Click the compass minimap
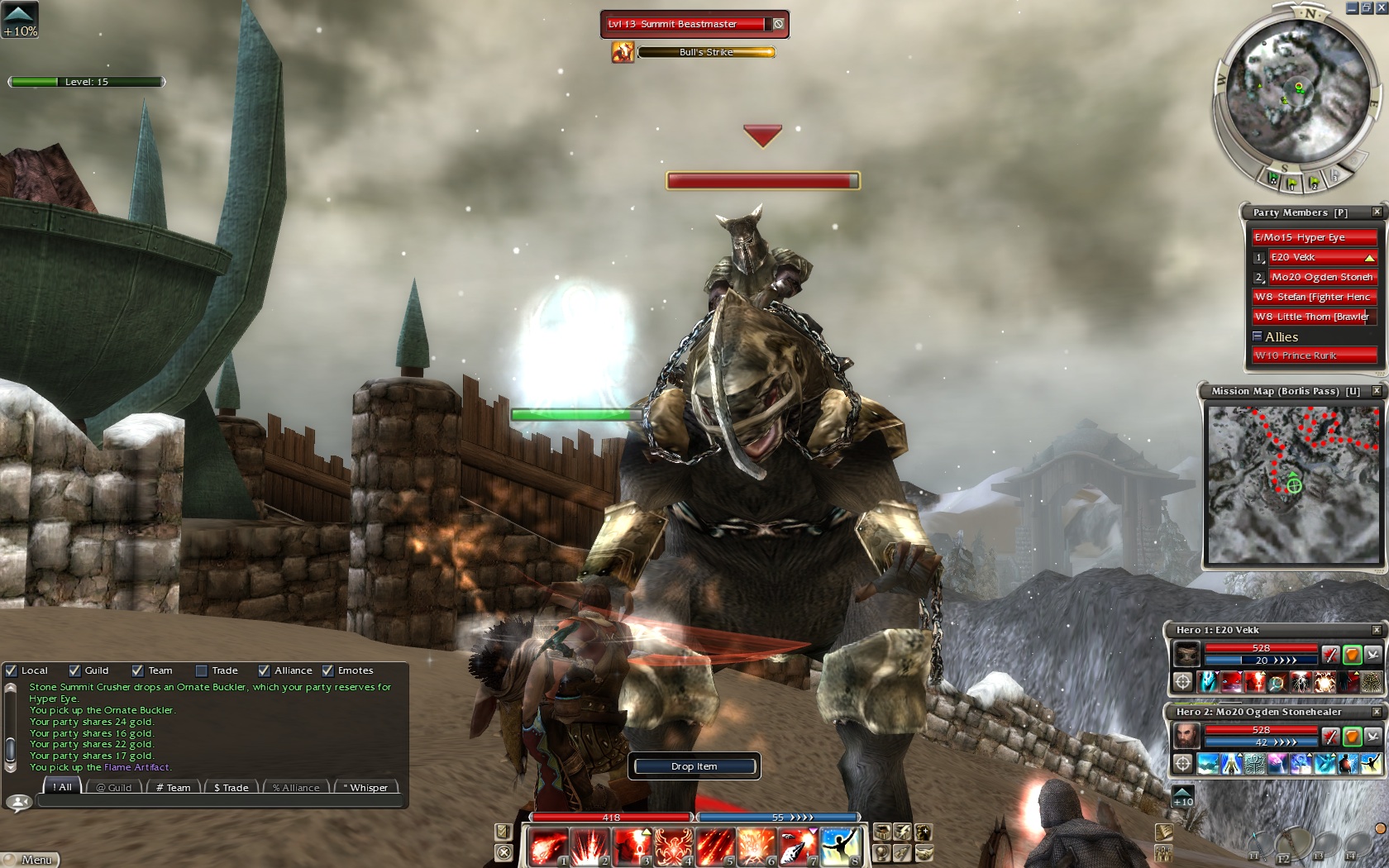 1296,89
